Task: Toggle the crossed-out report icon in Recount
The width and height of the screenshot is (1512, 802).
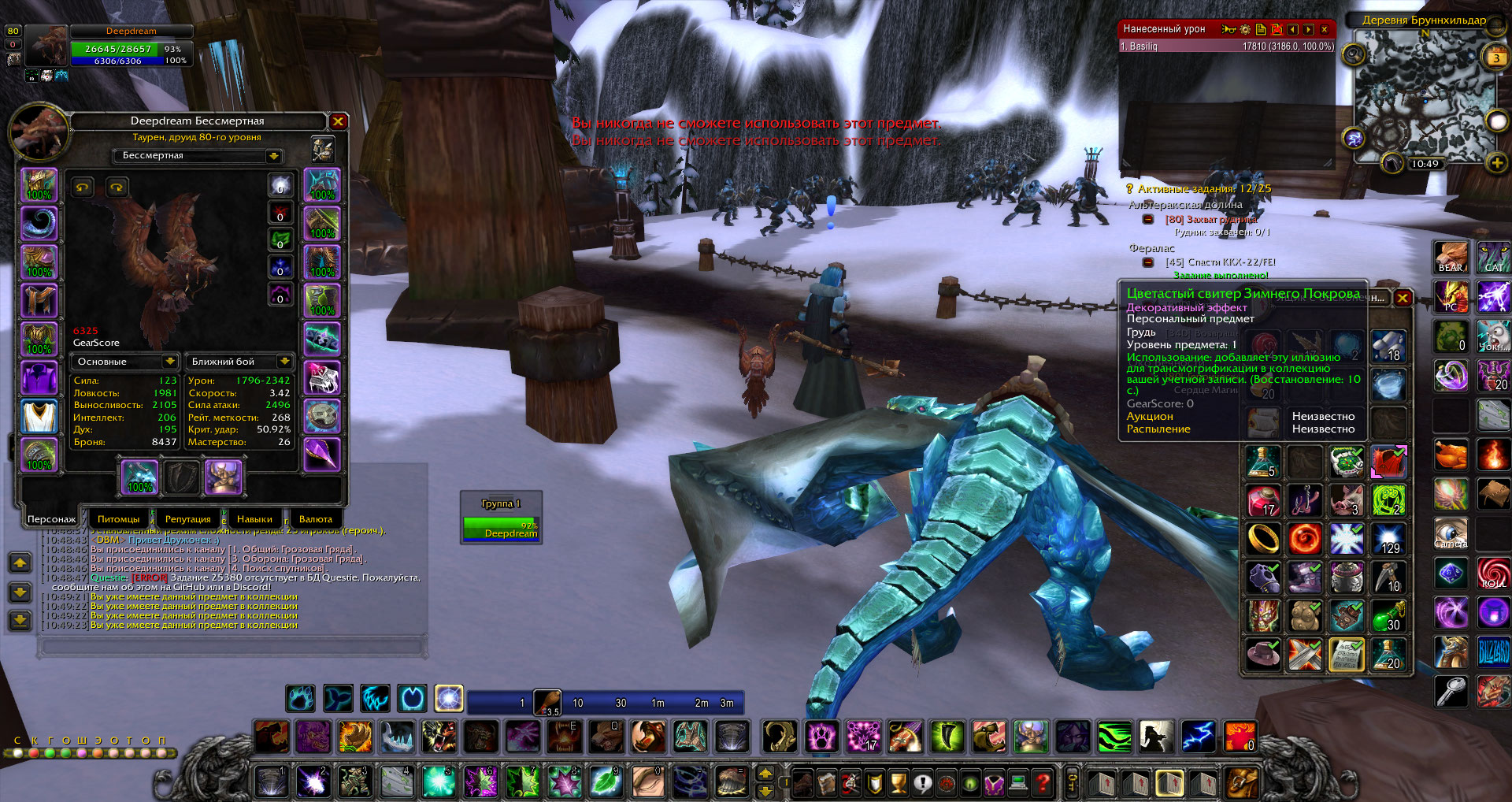Action: point(1277,29)
